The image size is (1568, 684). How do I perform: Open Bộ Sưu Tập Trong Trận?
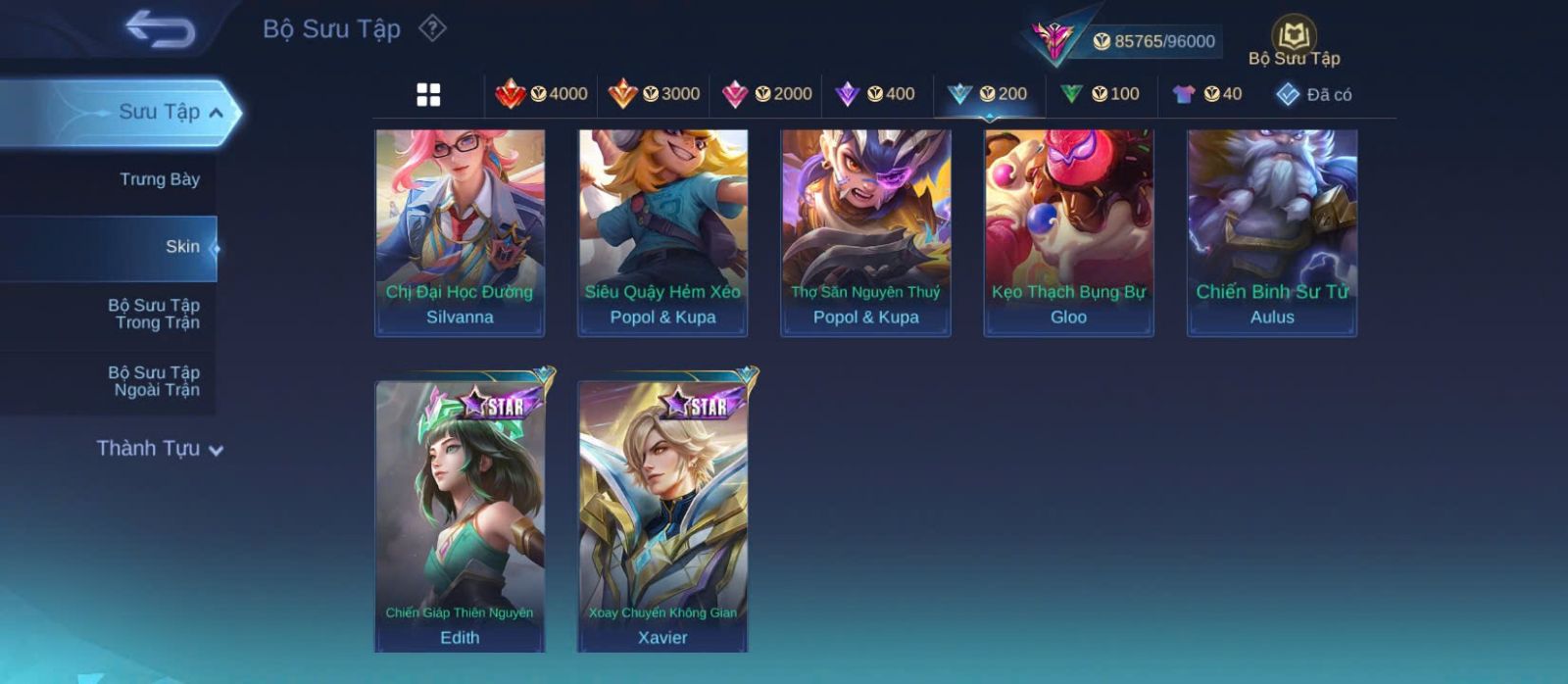click(154, 314)
